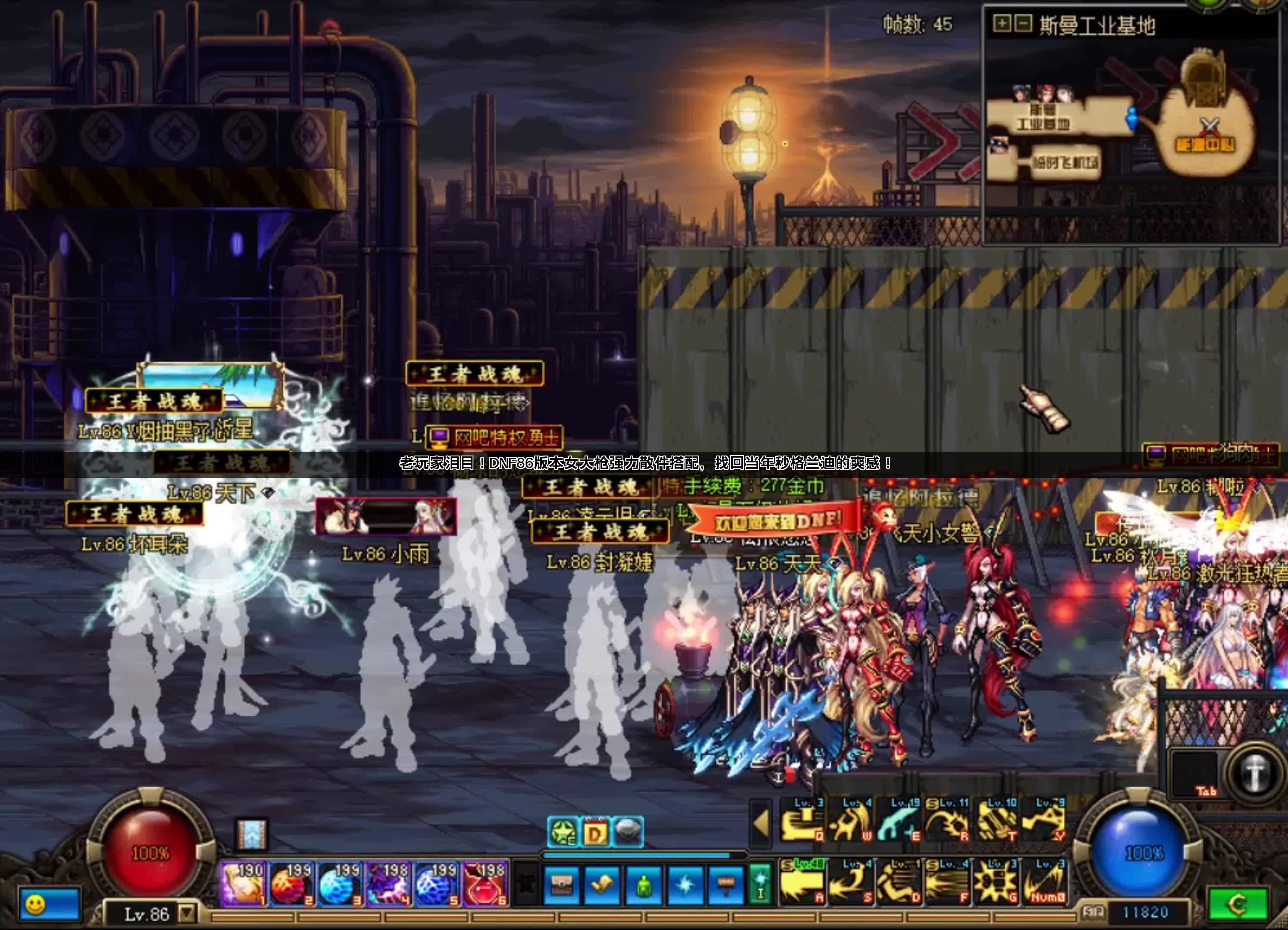Open the signpost menu button
The image size is (1288, 930).
[x=725, y=884]
